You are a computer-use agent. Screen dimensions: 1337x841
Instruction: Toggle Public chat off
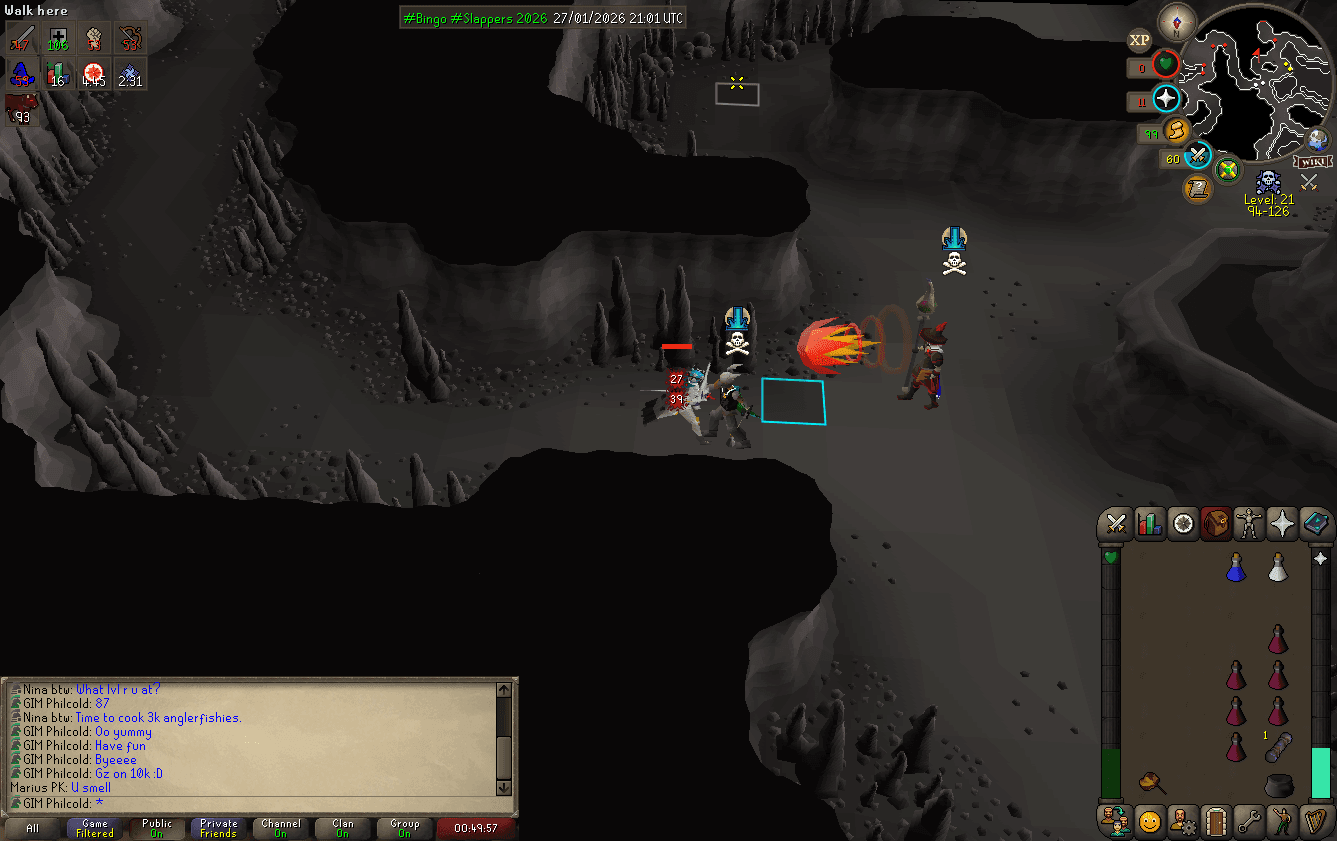[x=156, y=829]
